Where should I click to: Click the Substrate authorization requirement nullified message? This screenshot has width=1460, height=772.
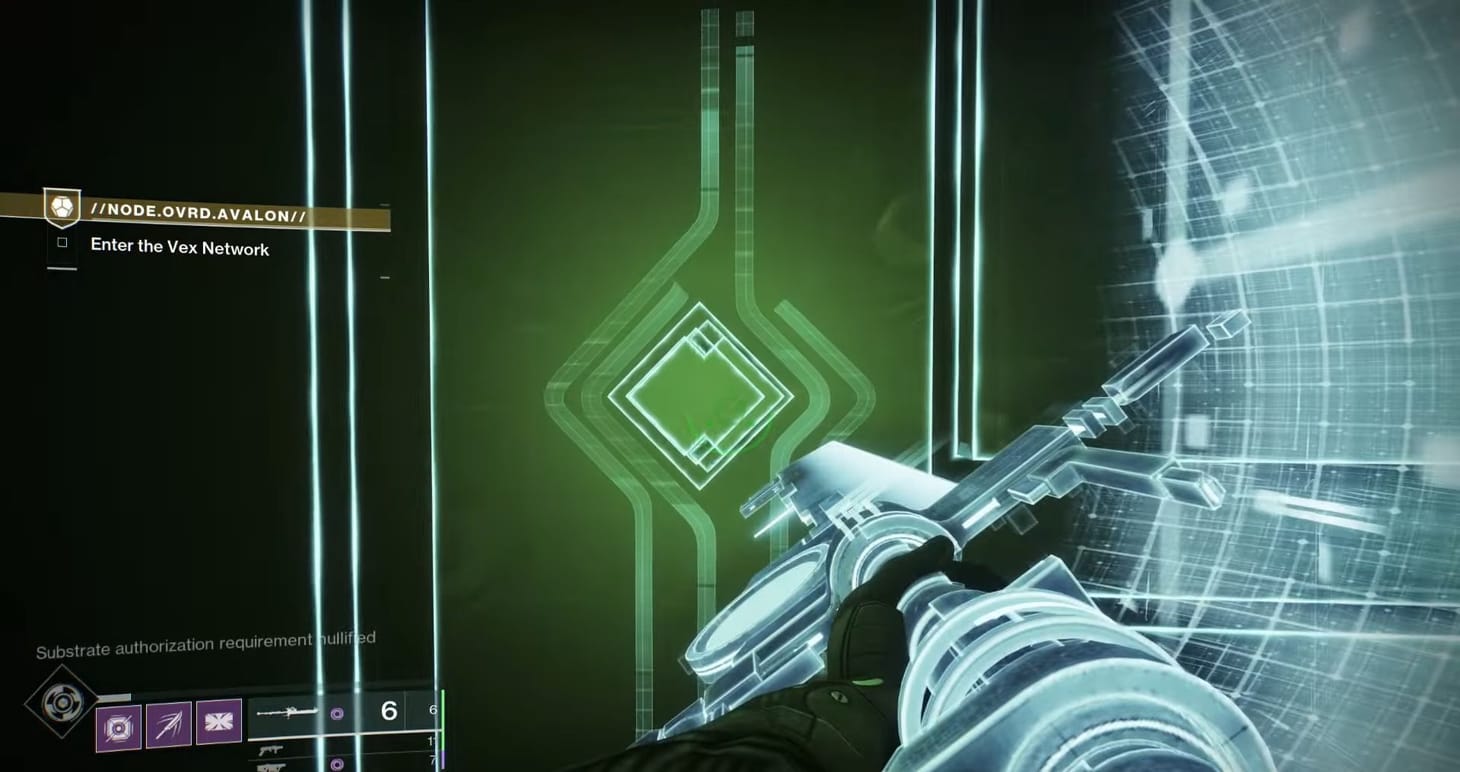coord(205,643)
